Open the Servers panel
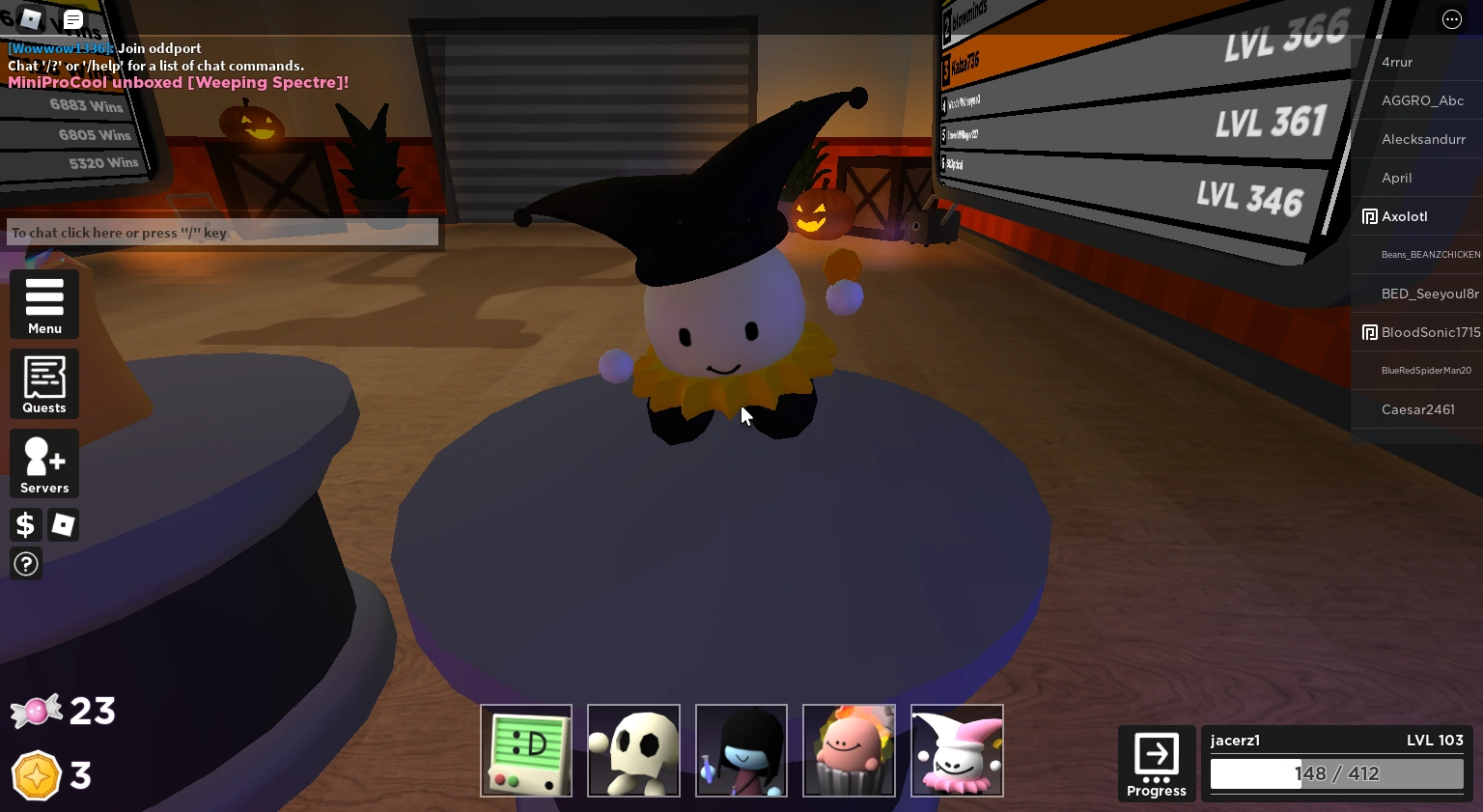Image resolution: width=1483 pixels, height=812 pixels. click(43, 463)
